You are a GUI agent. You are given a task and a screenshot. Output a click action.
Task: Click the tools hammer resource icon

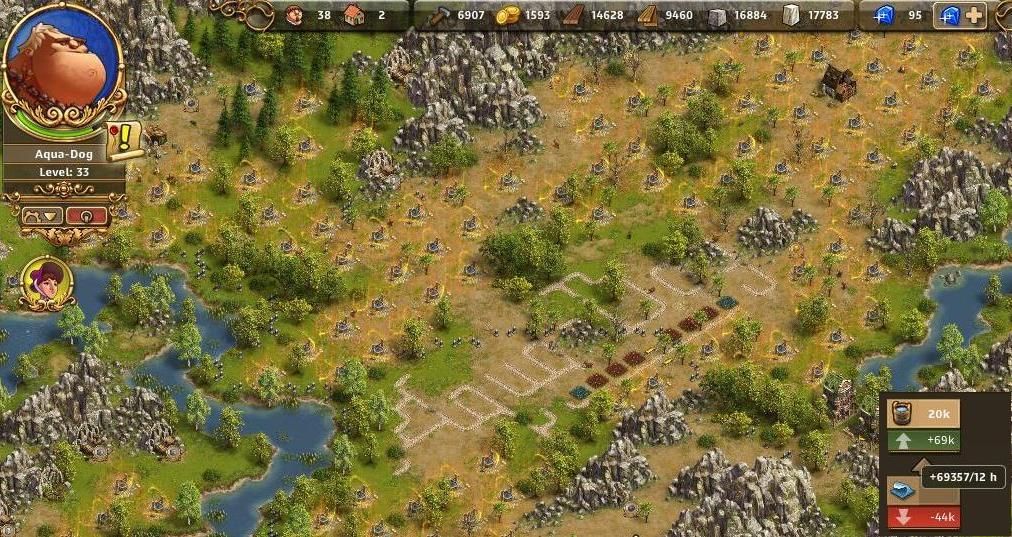[442, 15]
